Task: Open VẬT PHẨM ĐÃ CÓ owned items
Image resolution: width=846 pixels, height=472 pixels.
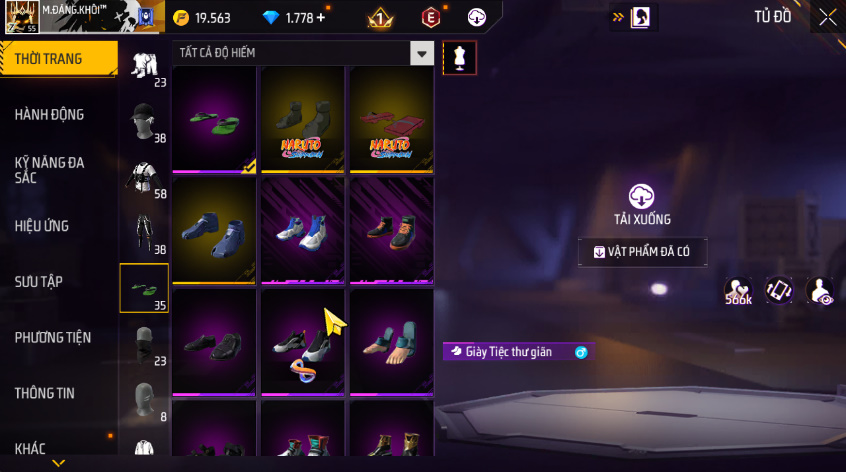Action: click(x=642, y=252)
